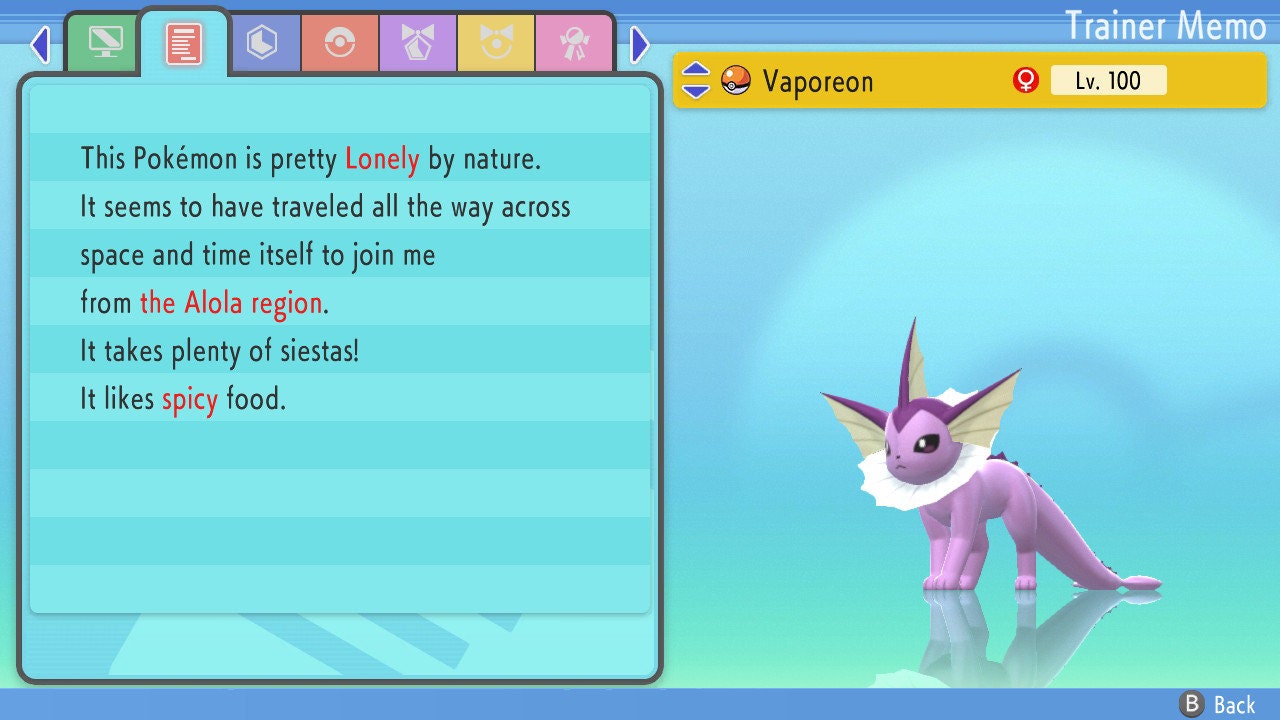1280x720 pixels.
Task: Show the yellow bow and ball tab
Action: coord(496,43)
